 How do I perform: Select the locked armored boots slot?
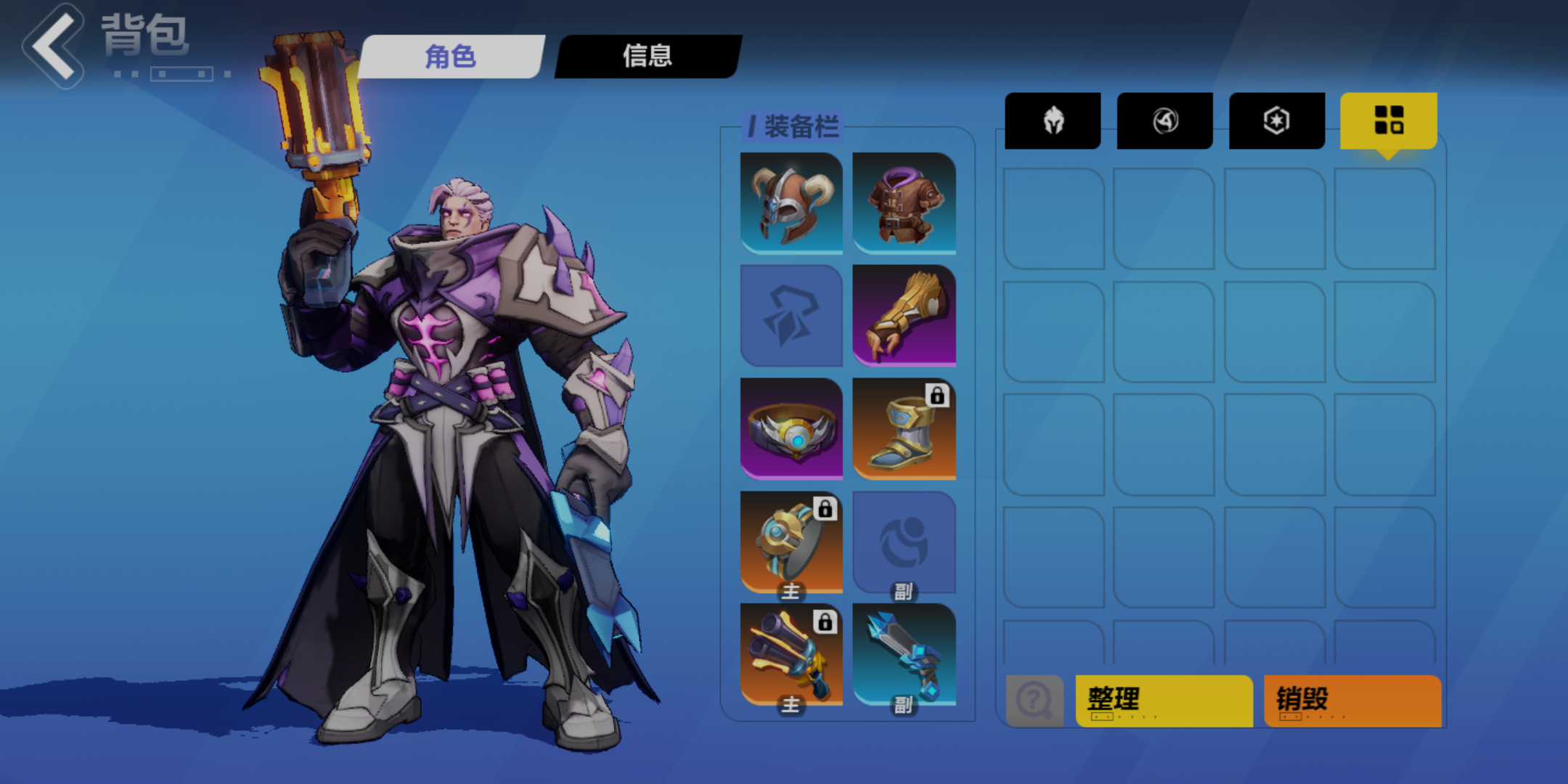pyautogui.click(x=904, y=428)
